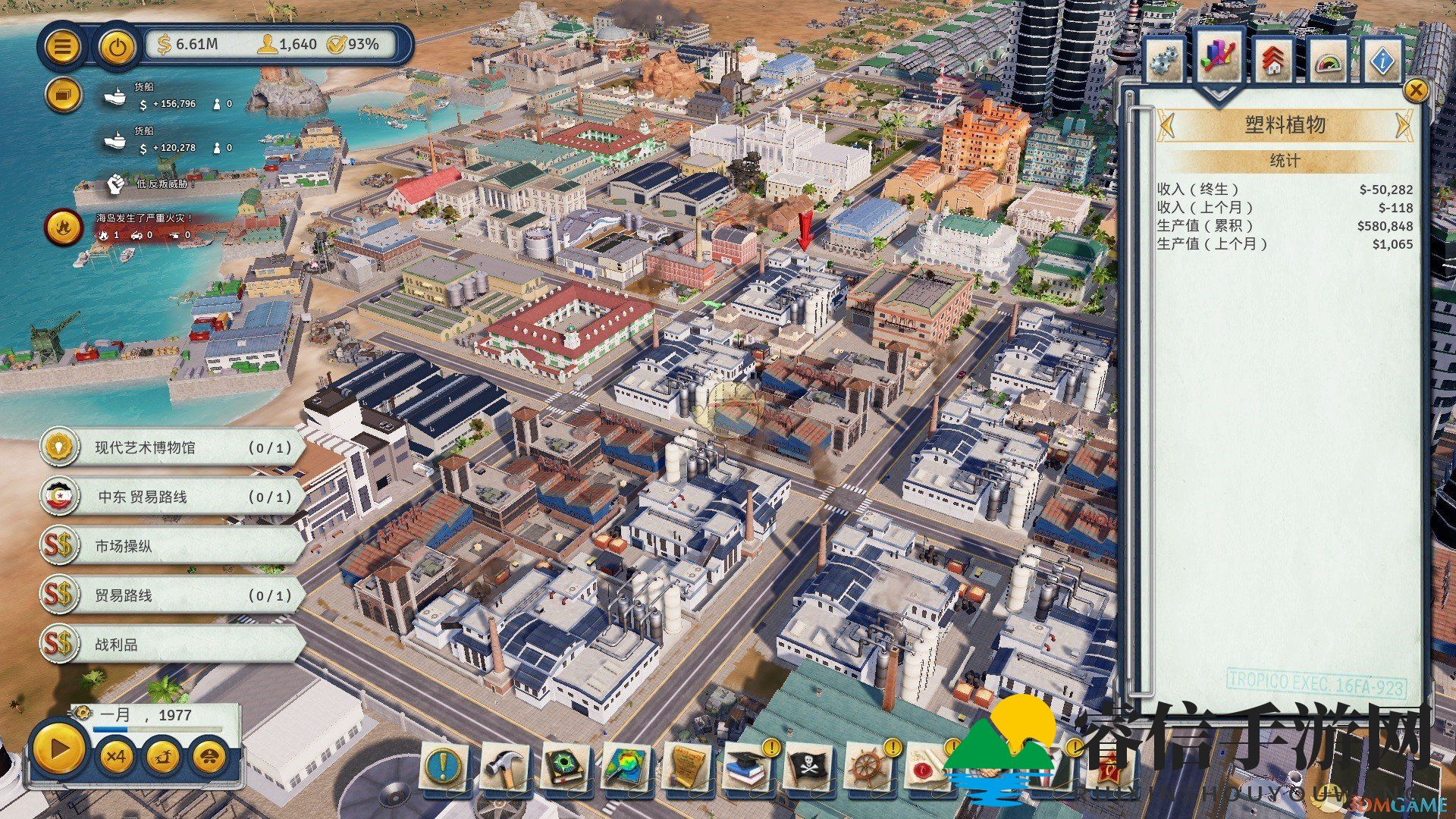
Task: Open the red arrows house upgrade tab
Action: (x=1274, y=61)
